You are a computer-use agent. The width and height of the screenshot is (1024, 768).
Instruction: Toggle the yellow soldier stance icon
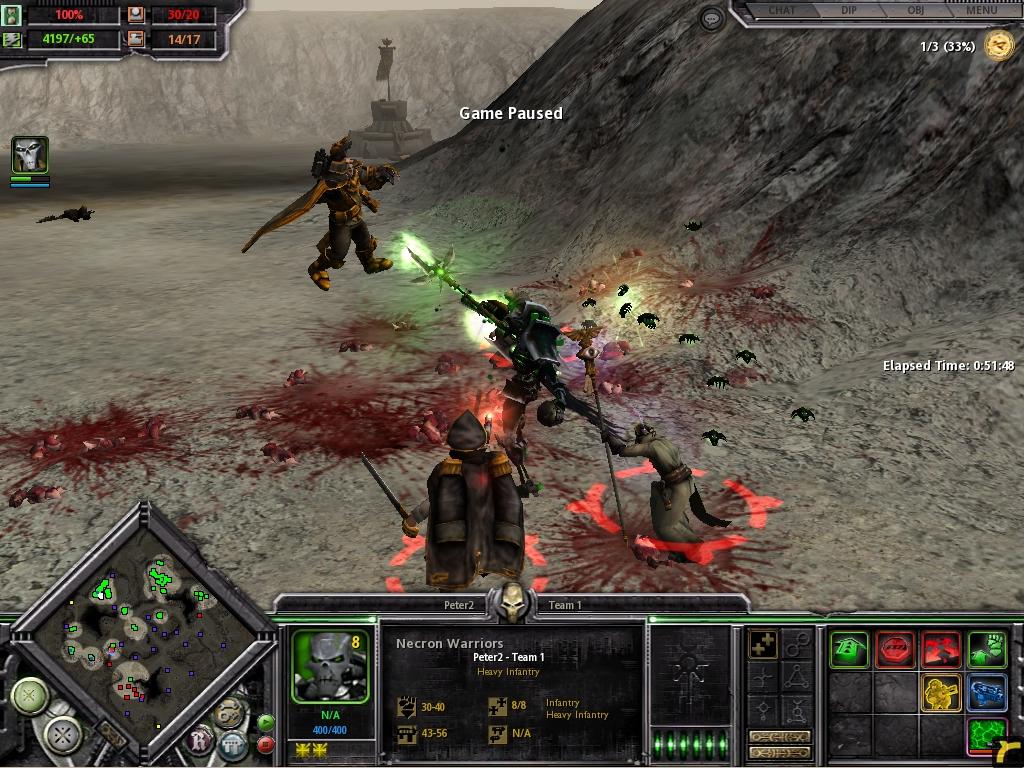point(940,693)
